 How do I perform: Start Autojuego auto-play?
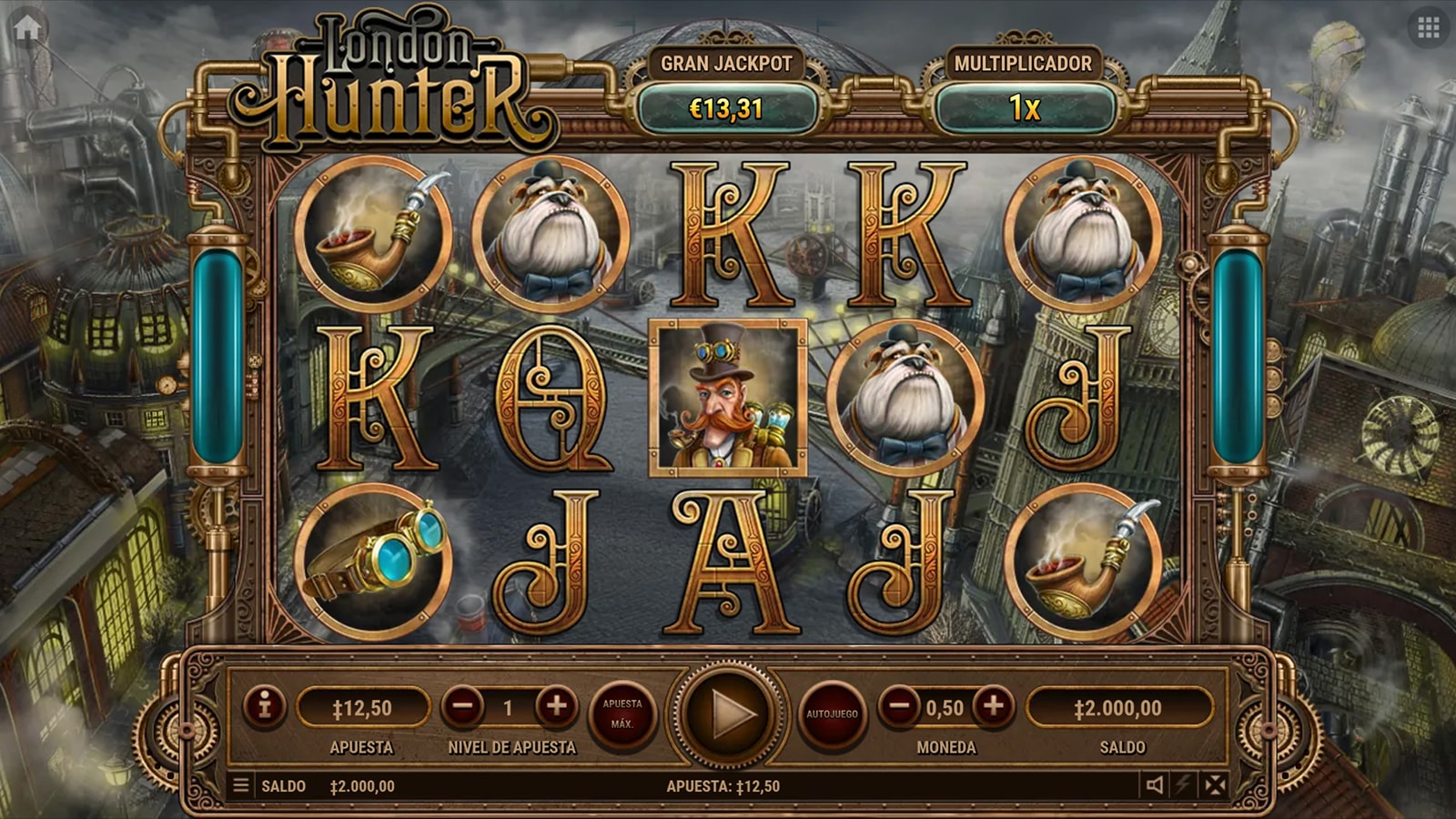(832, 713)
